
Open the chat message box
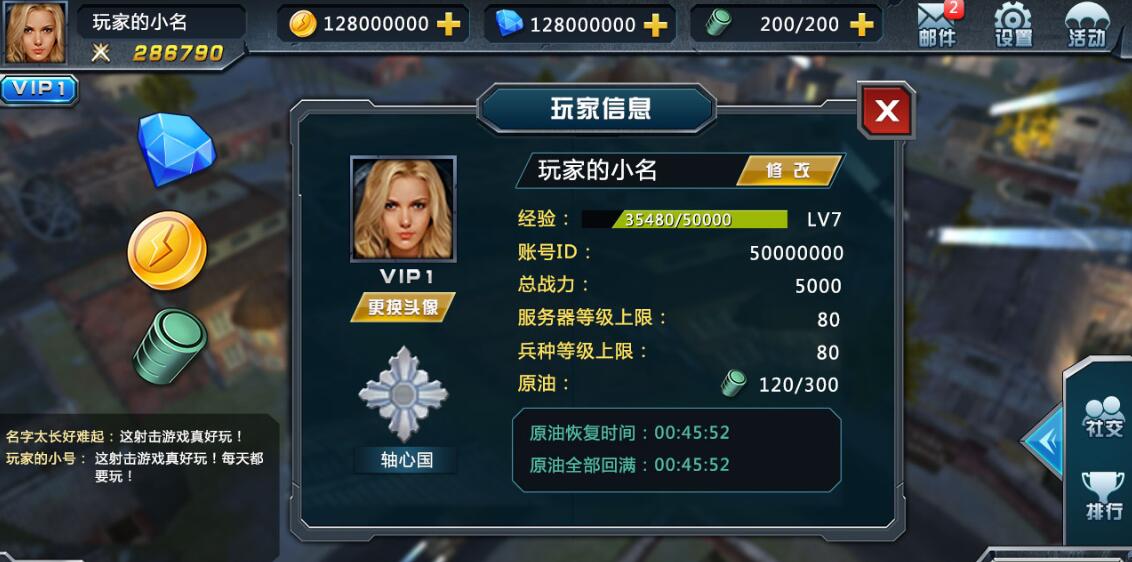135,455
